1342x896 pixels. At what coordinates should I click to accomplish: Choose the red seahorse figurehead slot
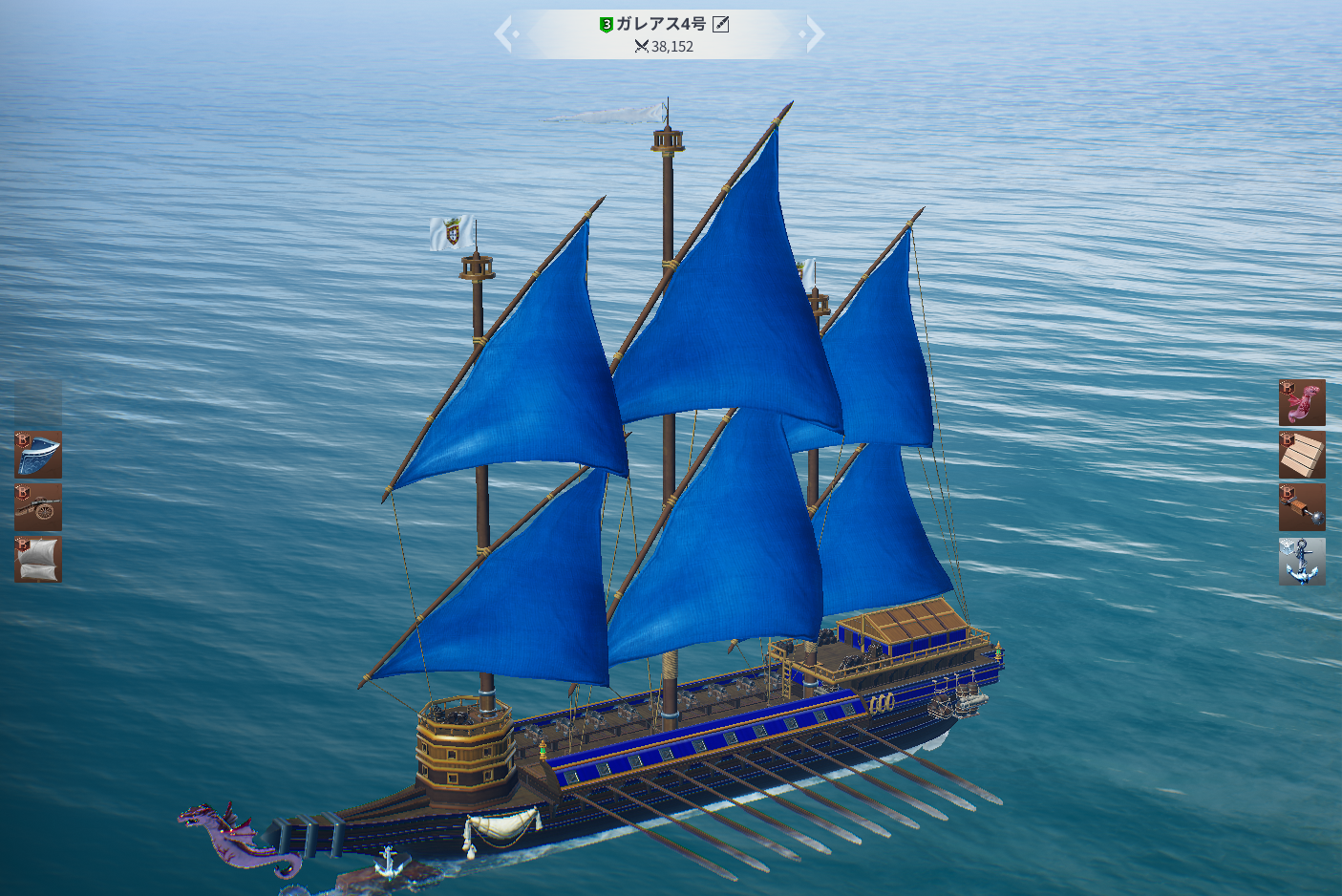[x=1302, y=402]
